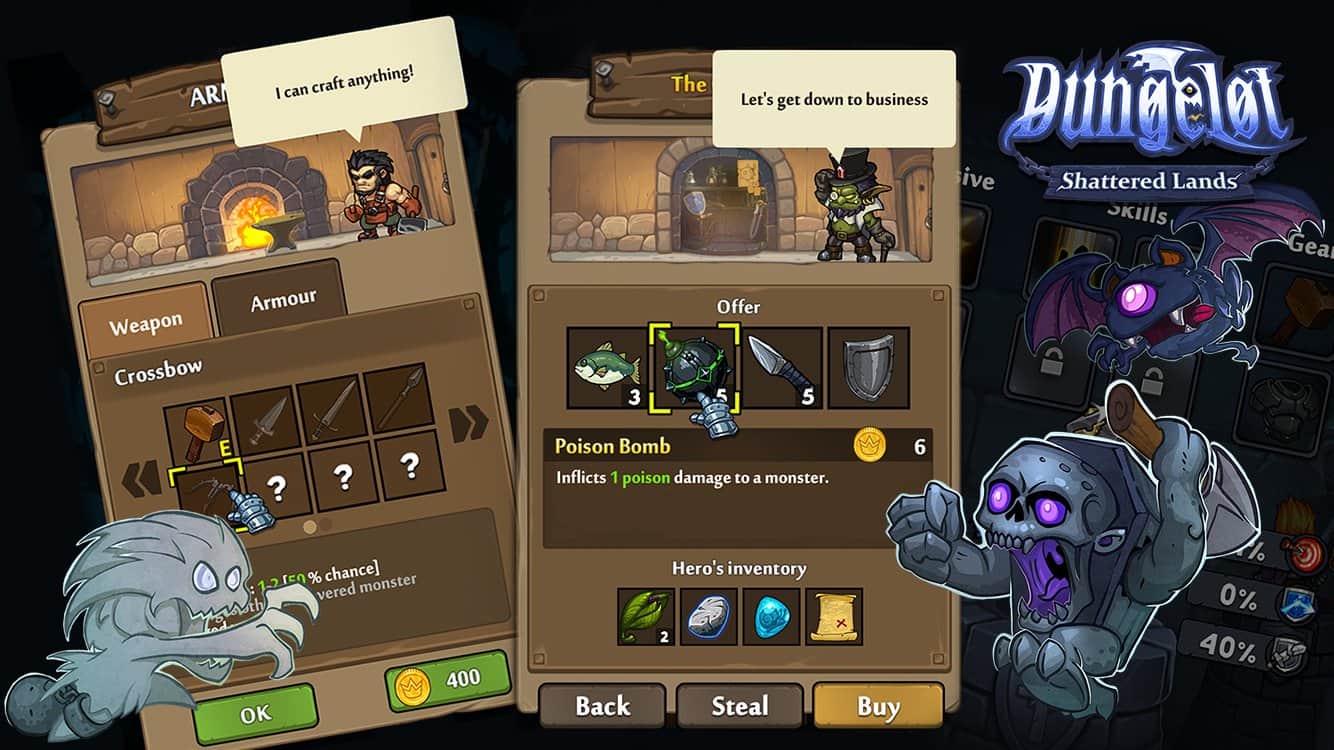This screenshot has height=750, width=1334.
Task: Select the steel shield offer slot
Action: pos(868,368)
